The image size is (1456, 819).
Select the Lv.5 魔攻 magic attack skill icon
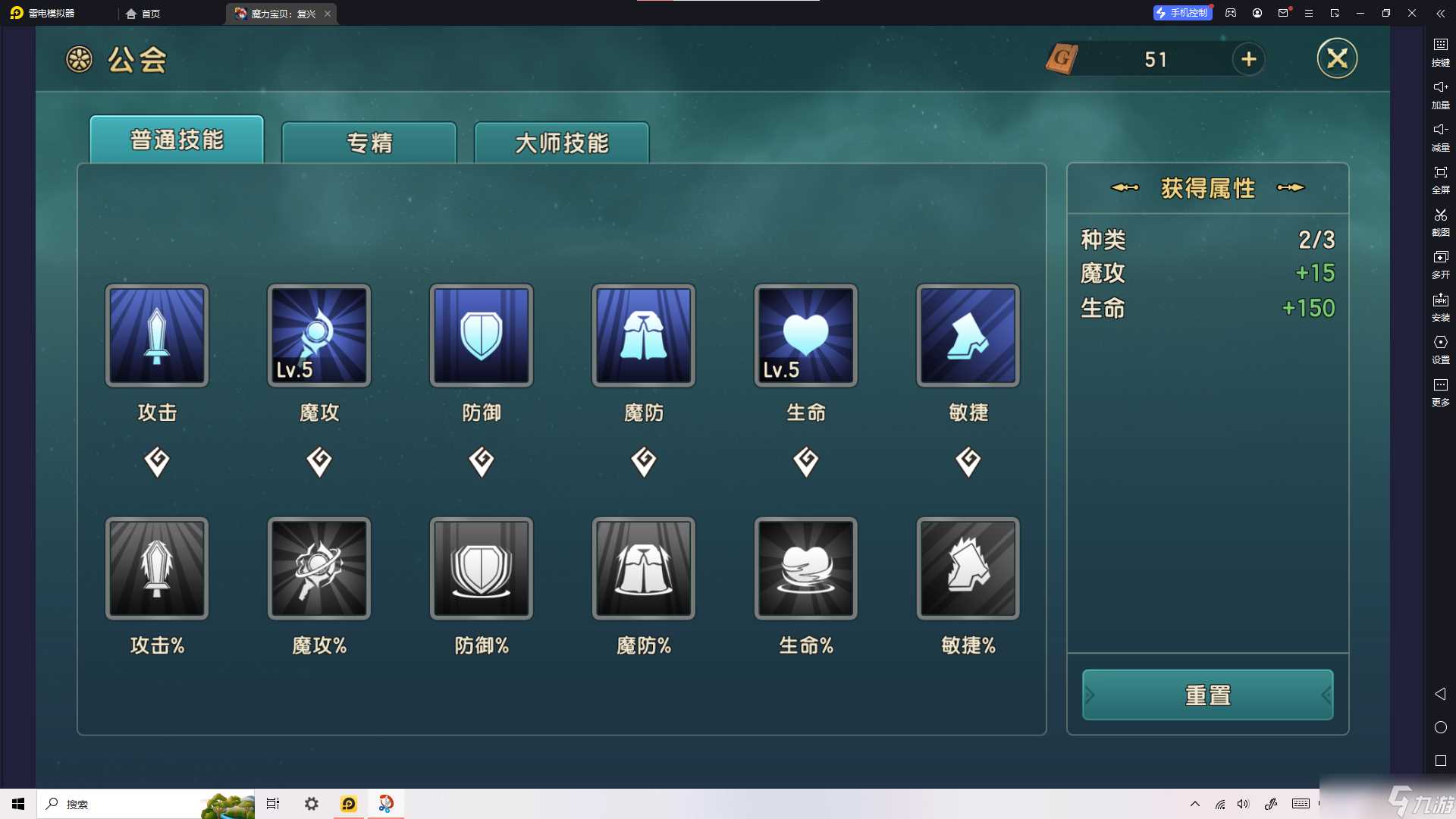pyautogui.click(x=318, y=335)
